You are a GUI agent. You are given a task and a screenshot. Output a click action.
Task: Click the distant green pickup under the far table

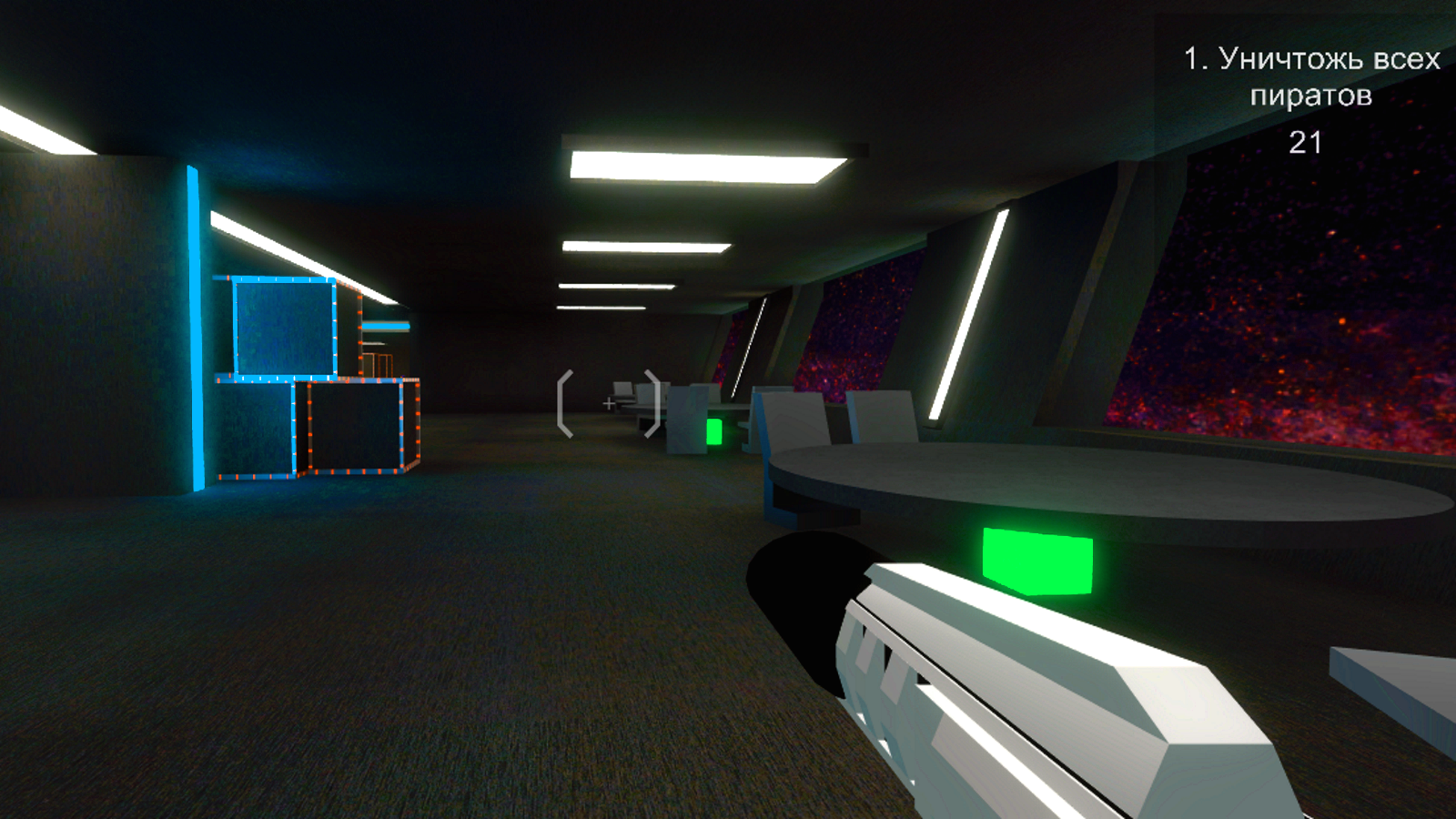point(714,430)
